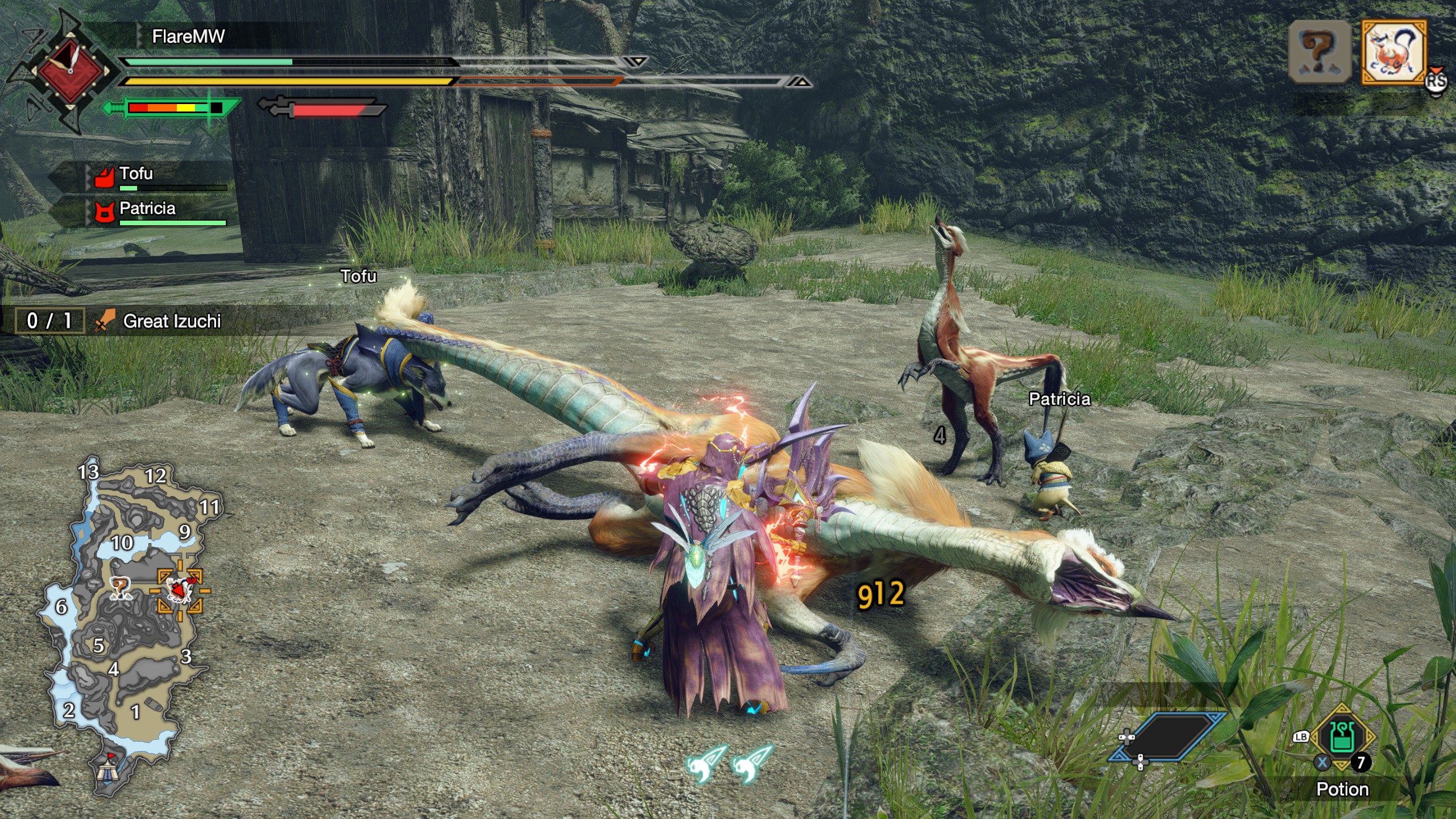Screen dimensions: 1456x819
Task: Click the question mark marker on minimap
Action: (x=120, y=587)
